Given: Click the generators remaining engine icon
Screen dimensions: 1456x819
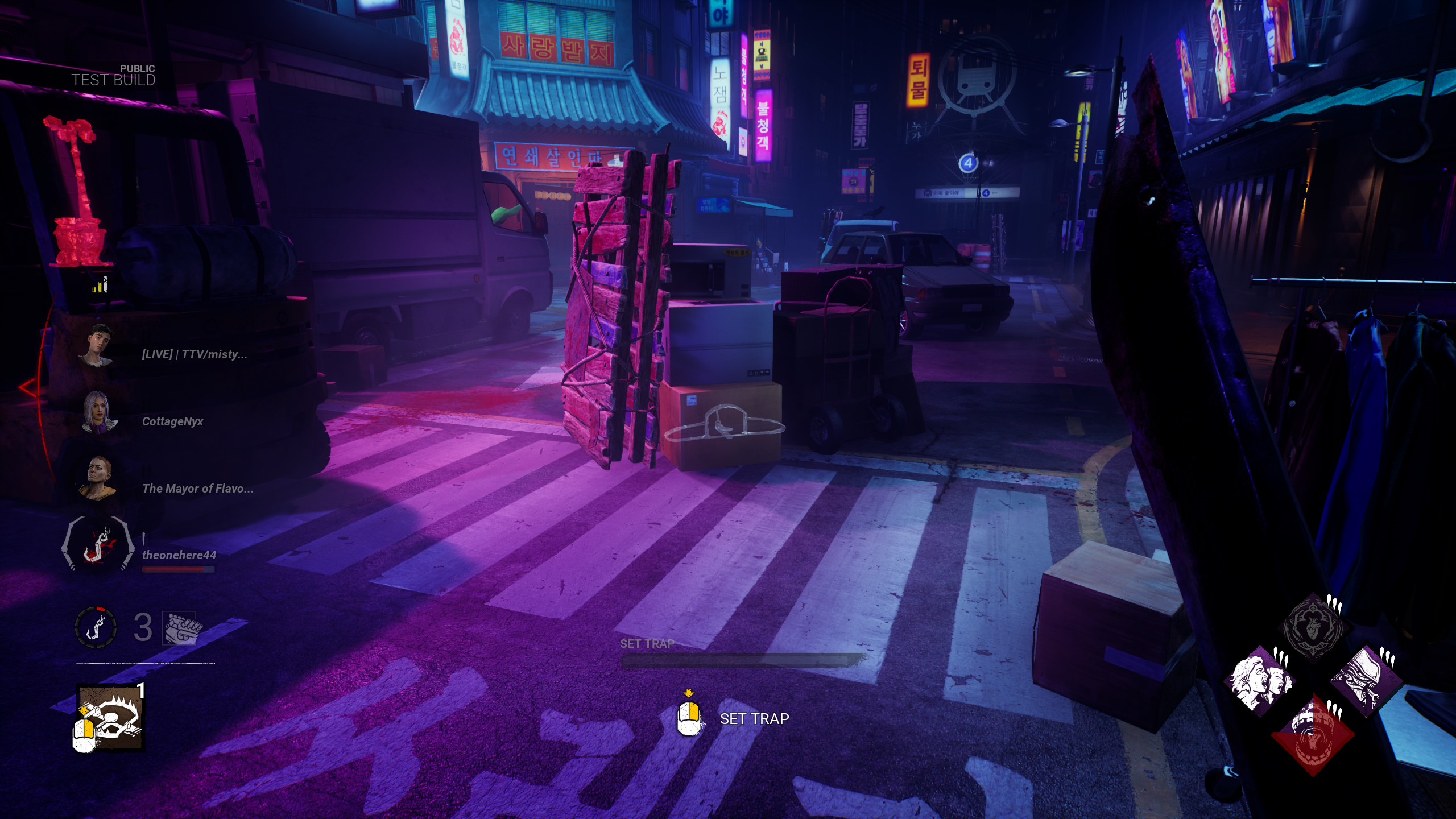Looking at the screenshot, I should [181, 628].
